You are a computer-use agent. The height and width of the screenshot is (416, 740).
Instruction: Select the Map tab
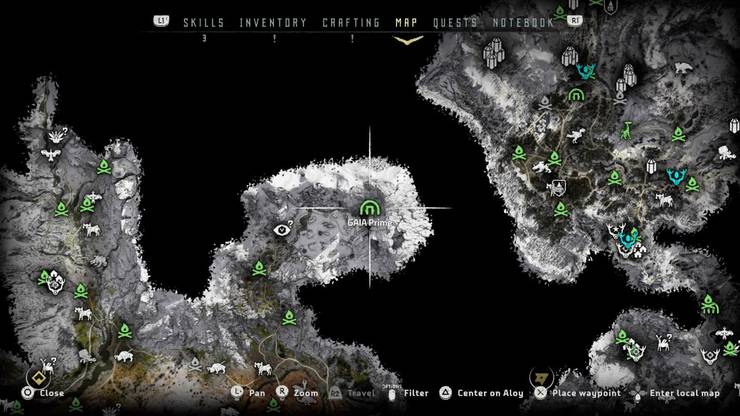point(407,22)
